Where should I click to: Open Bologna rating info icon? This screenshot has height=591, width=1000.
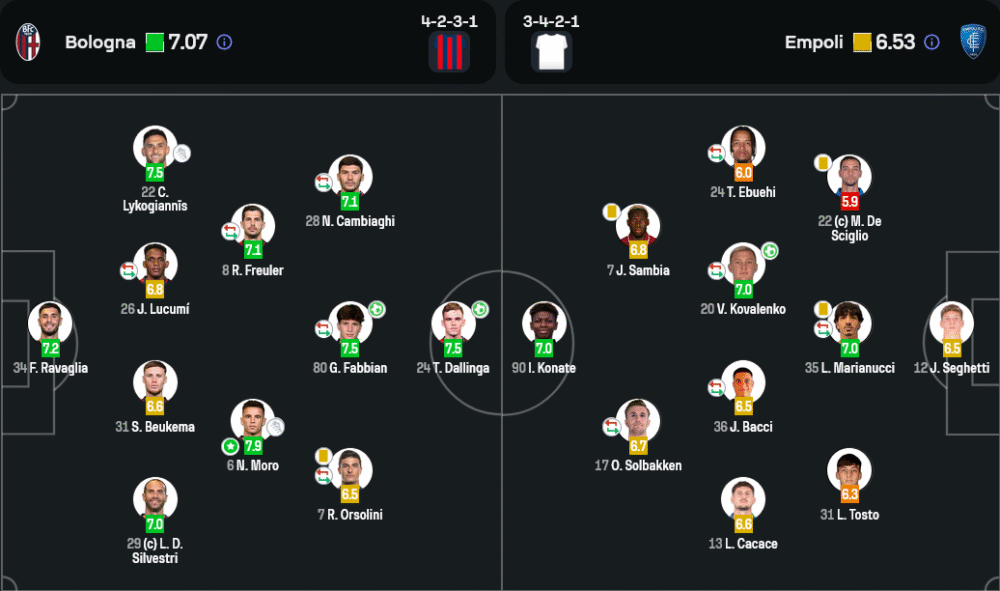point(224,42)
